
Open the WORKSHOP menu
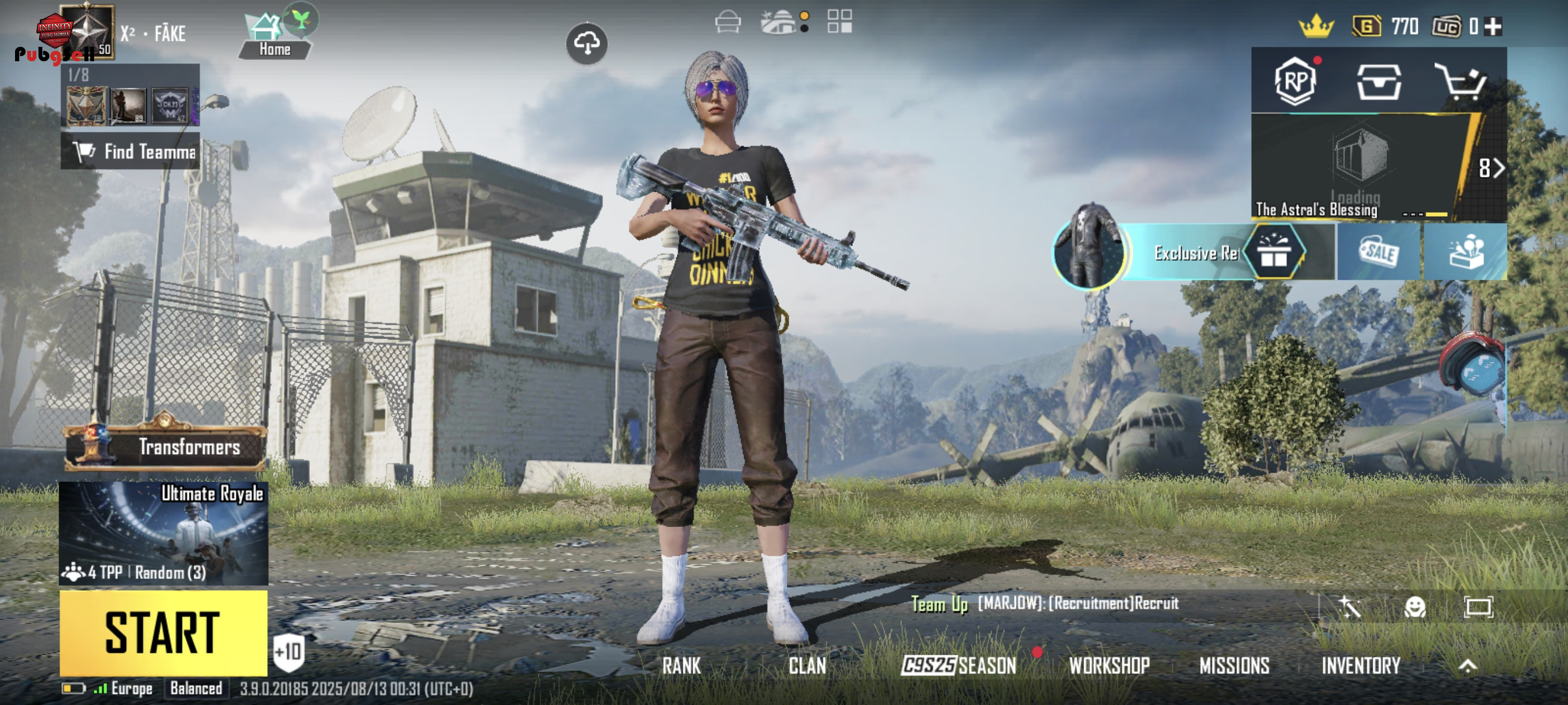pyautogui.click(x=1109, y=666)
